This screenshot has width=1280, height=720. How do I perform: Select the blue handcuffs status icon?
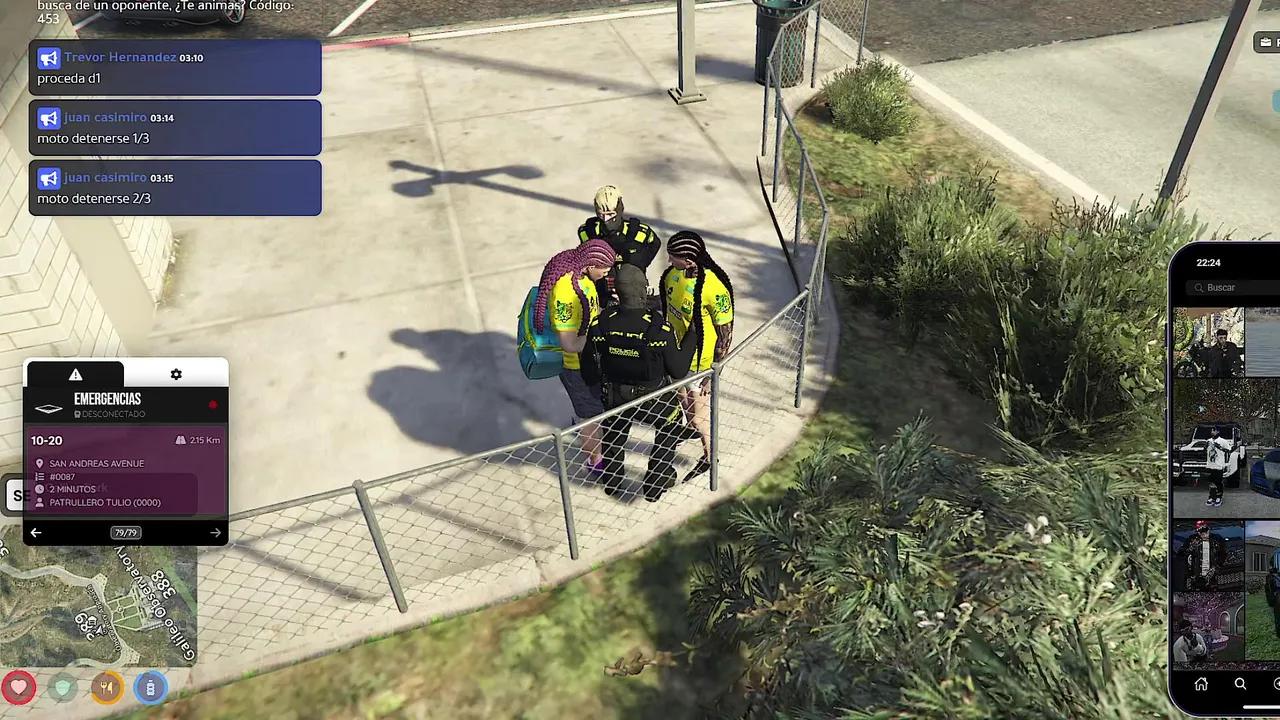(x=150, y=688)
